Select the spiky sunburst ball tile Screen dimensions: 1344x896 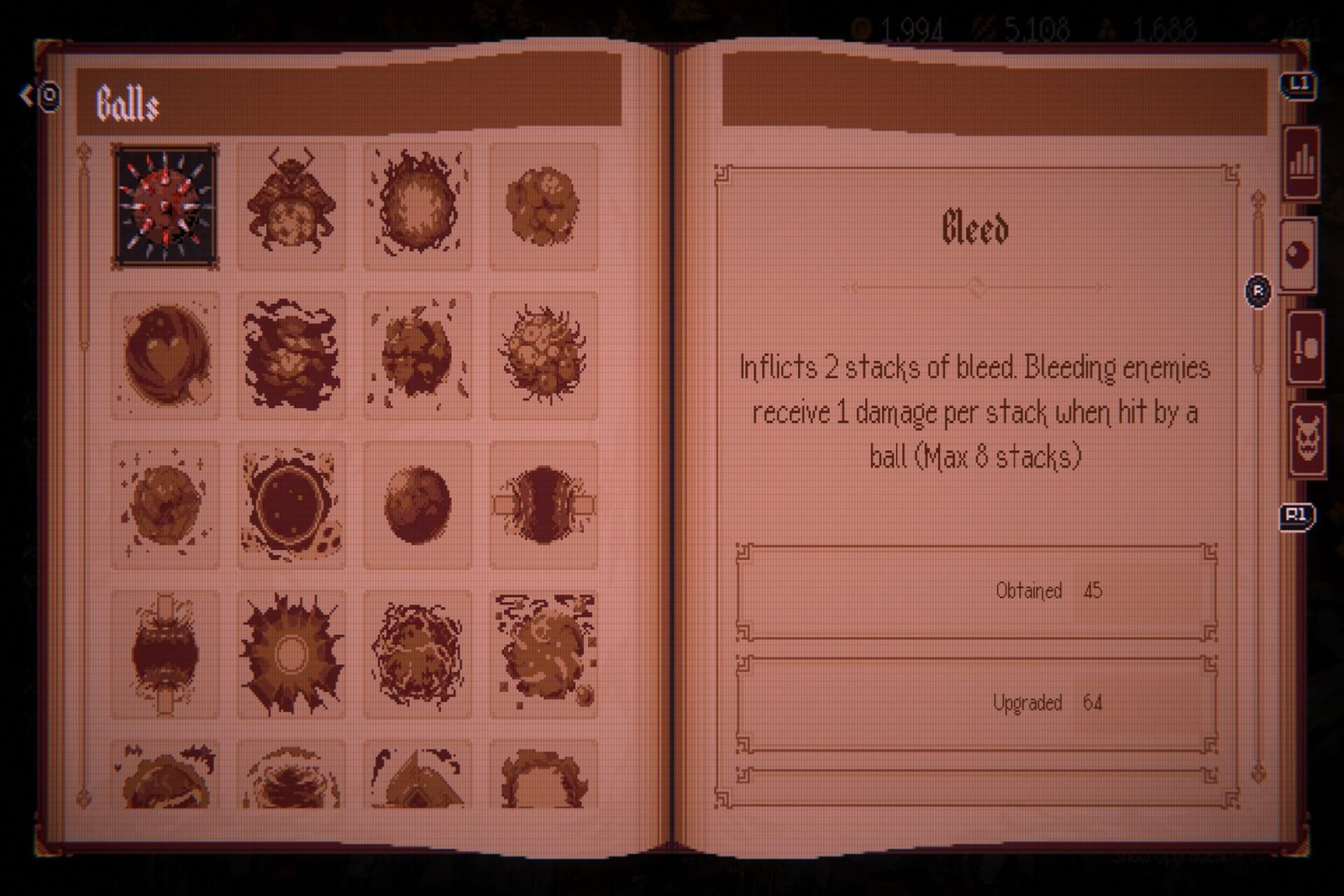point(291,654)
